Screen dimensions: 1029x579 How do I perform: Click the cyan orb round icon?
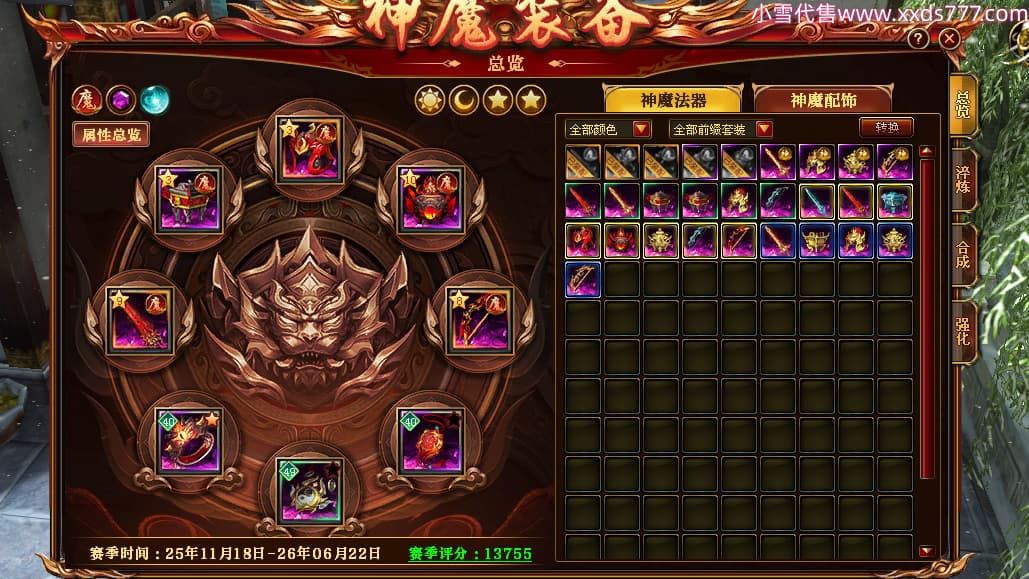coord(154,99)
